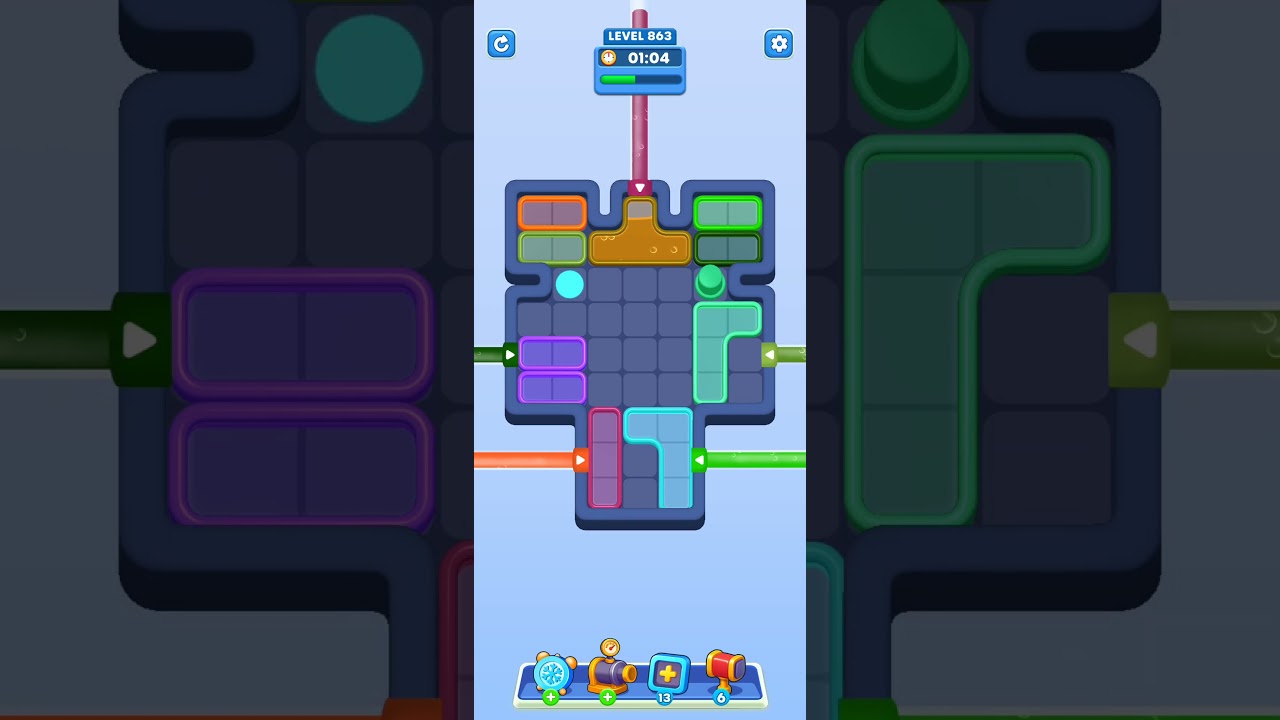
Task: Tap the teal ball on the board
Action: pyautogui.click(x=570, y=284)
